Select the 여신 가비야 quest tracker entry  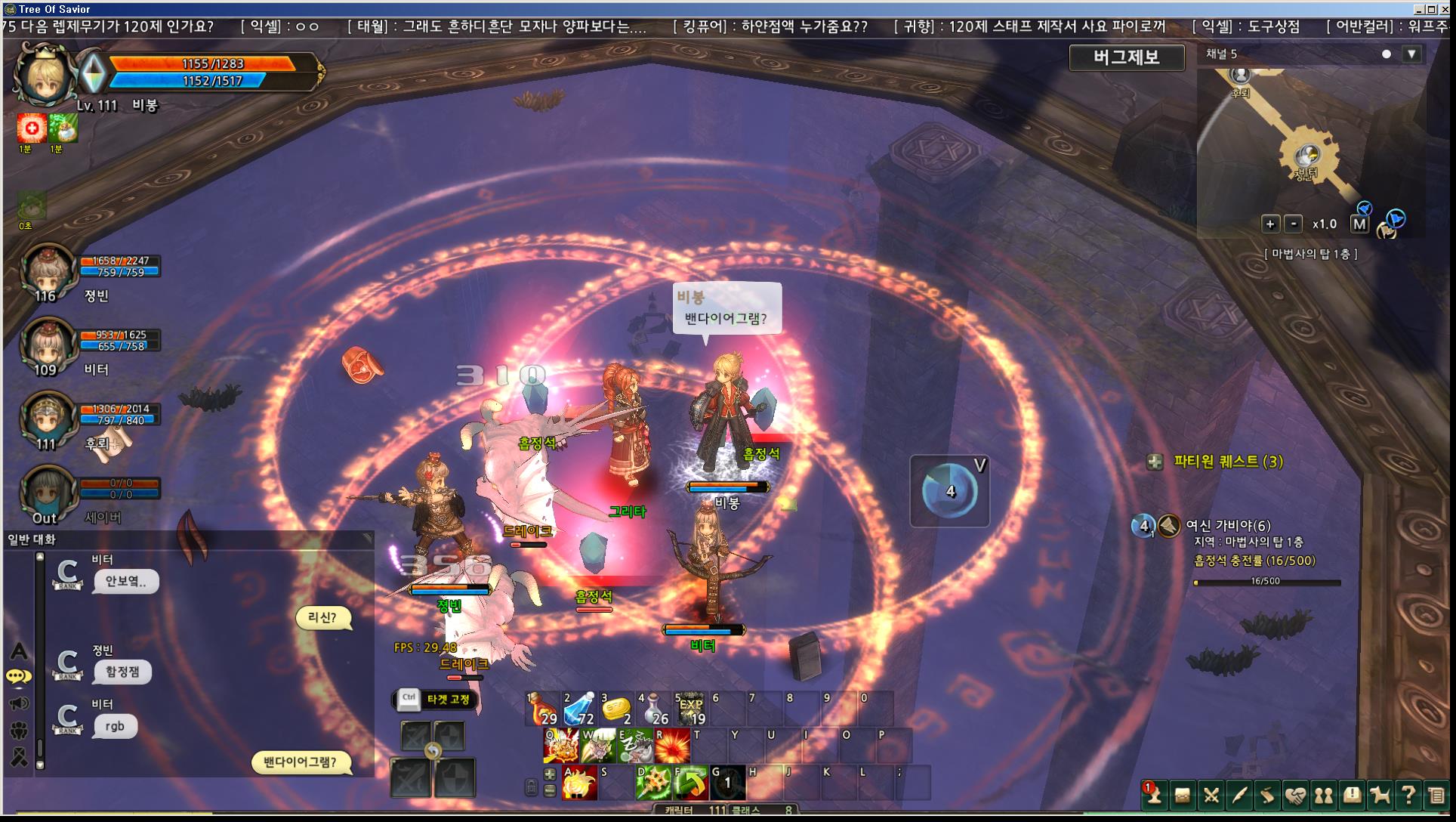[x=1227, y=525]
